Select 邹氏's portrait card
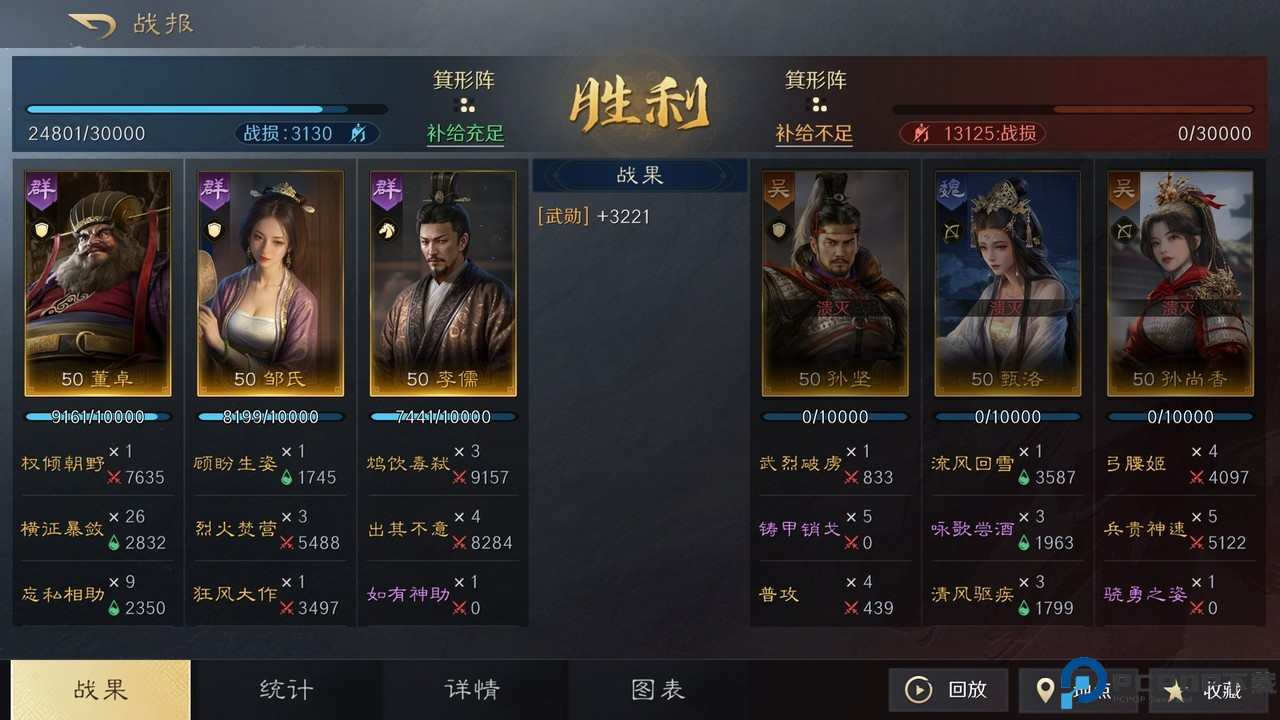Screen dimensions: 1280x720 (270, 283)
